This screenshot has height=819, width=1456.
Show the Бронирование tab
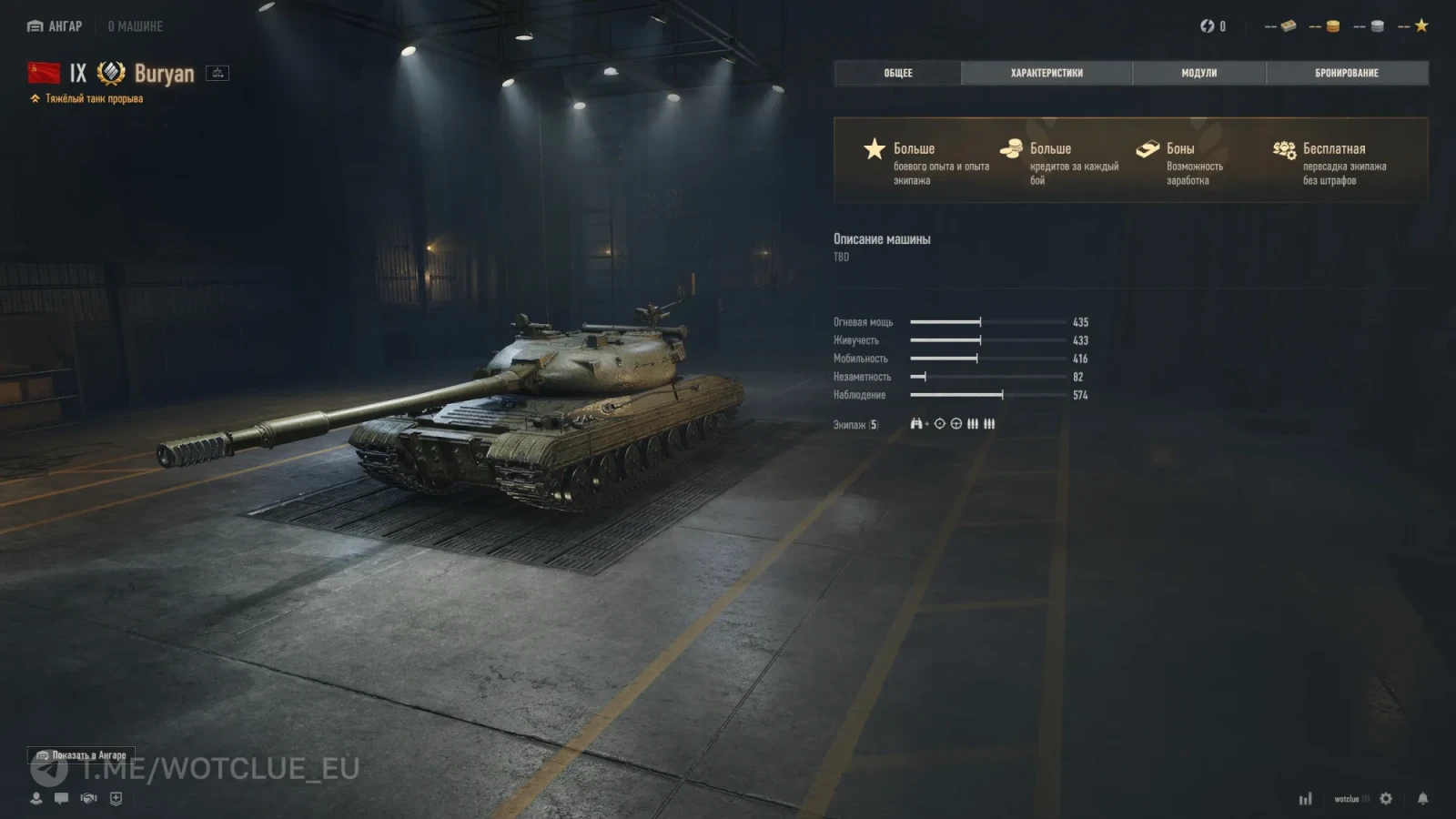(1346, 73)
